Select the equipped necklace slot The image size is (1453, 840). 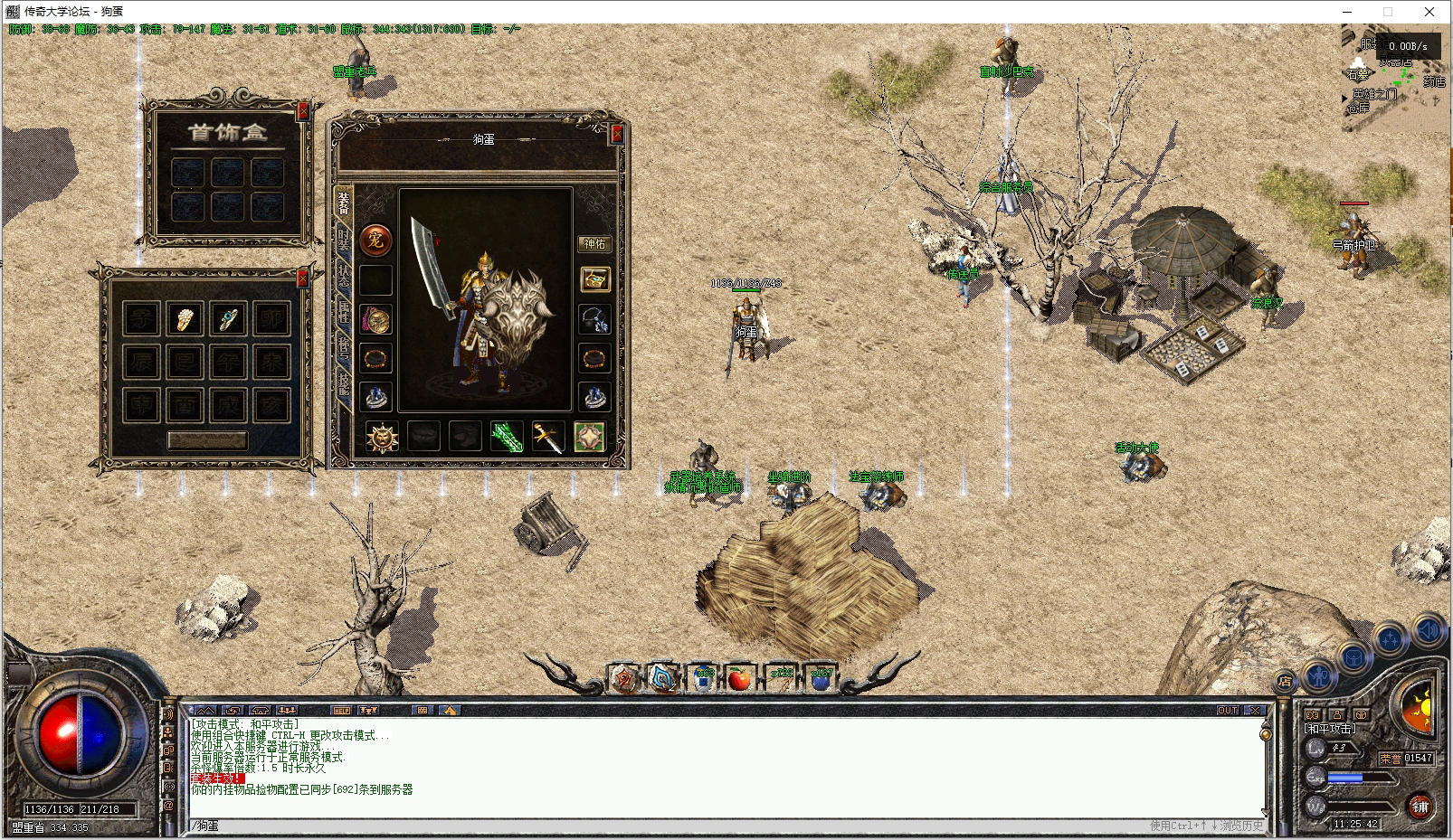click(x=594, y=318)
